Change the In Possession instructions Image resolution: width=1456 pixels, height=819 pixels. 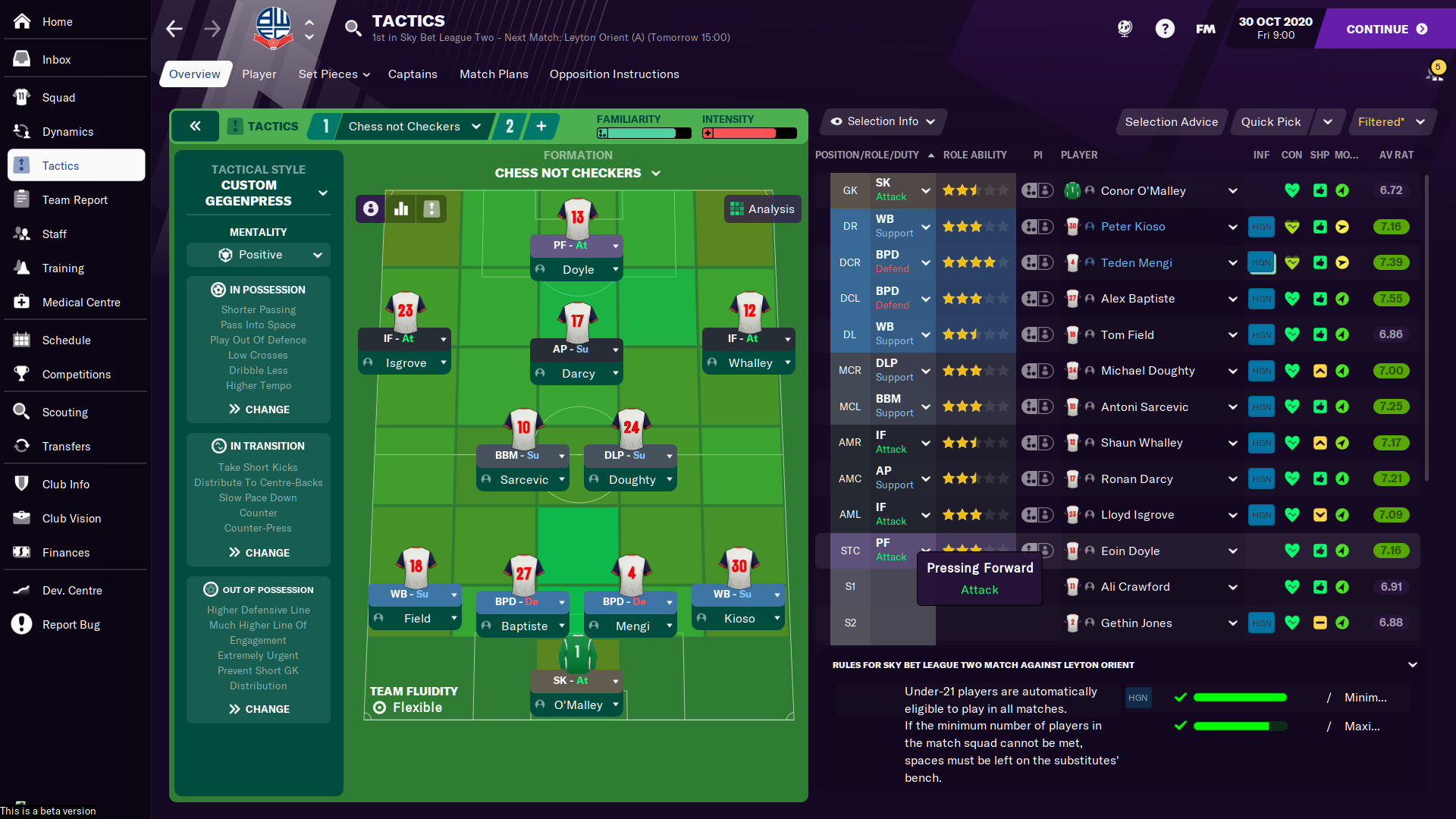coord(259,409)
